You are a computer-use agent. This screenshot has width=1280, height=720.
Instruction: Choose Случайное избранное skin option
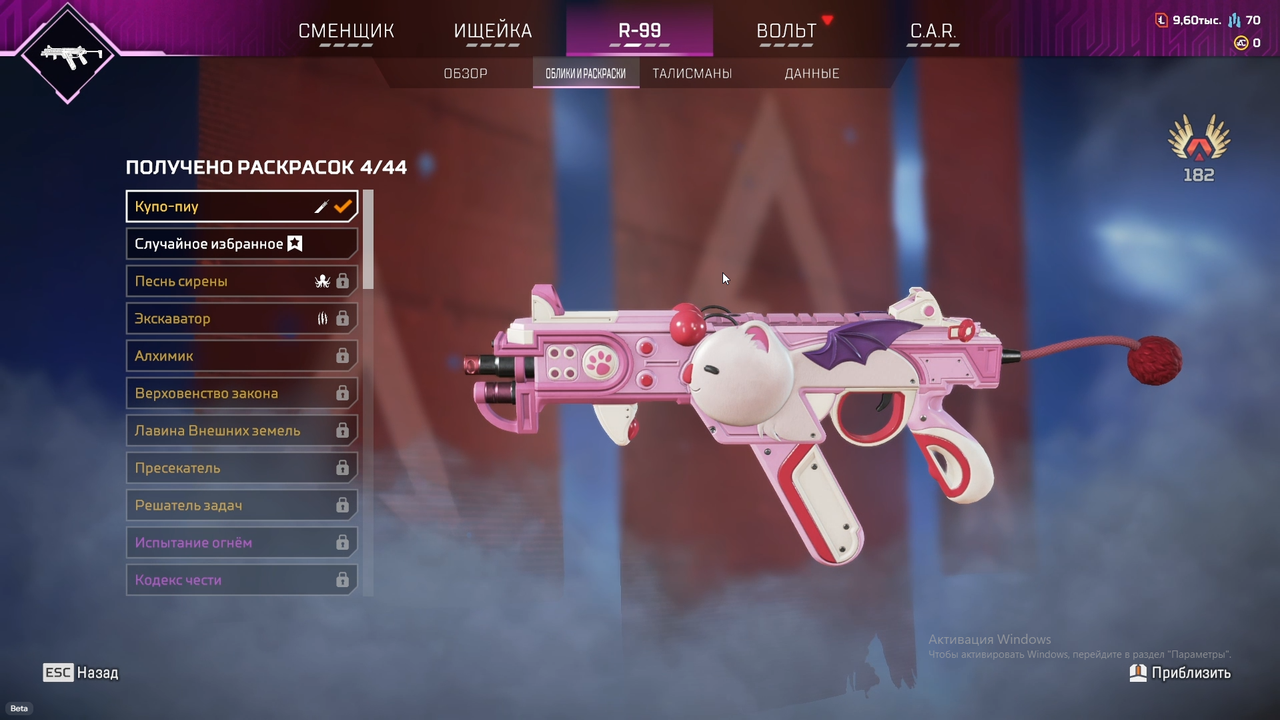[241, 244]
